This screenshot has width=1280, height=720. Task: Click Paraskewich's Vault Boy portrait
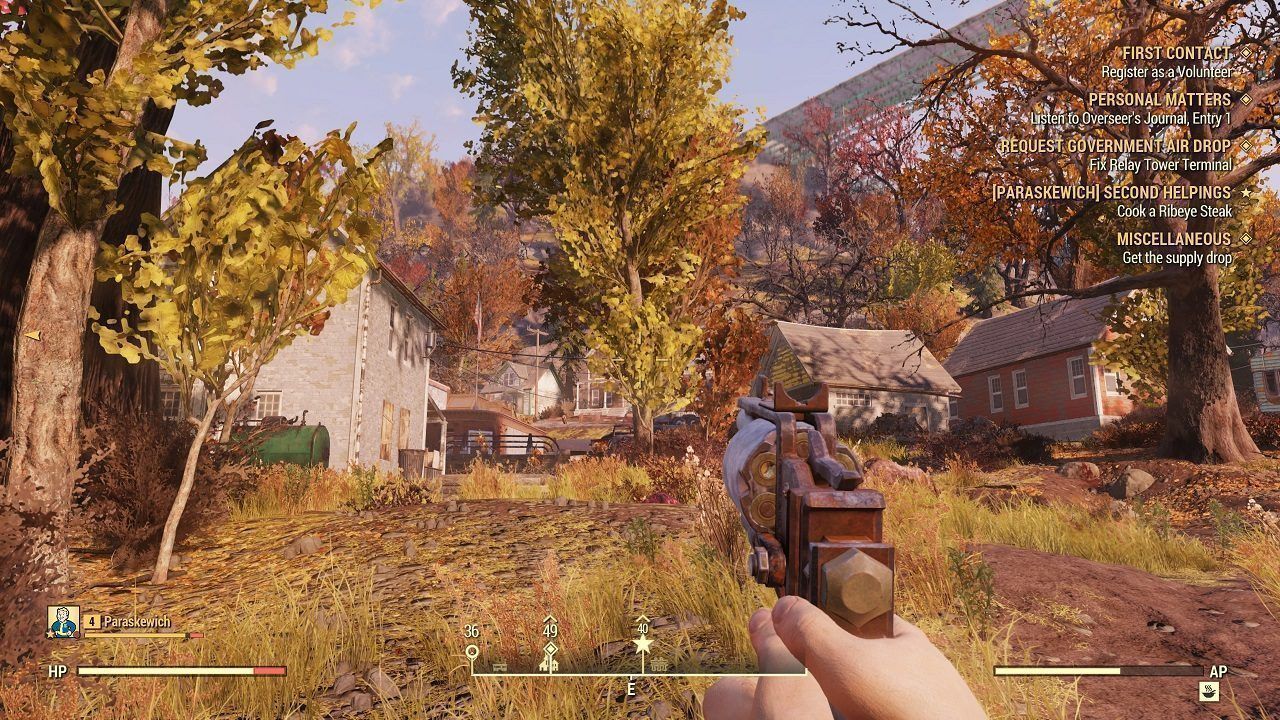pyautogui.click(x=63, y=622)
